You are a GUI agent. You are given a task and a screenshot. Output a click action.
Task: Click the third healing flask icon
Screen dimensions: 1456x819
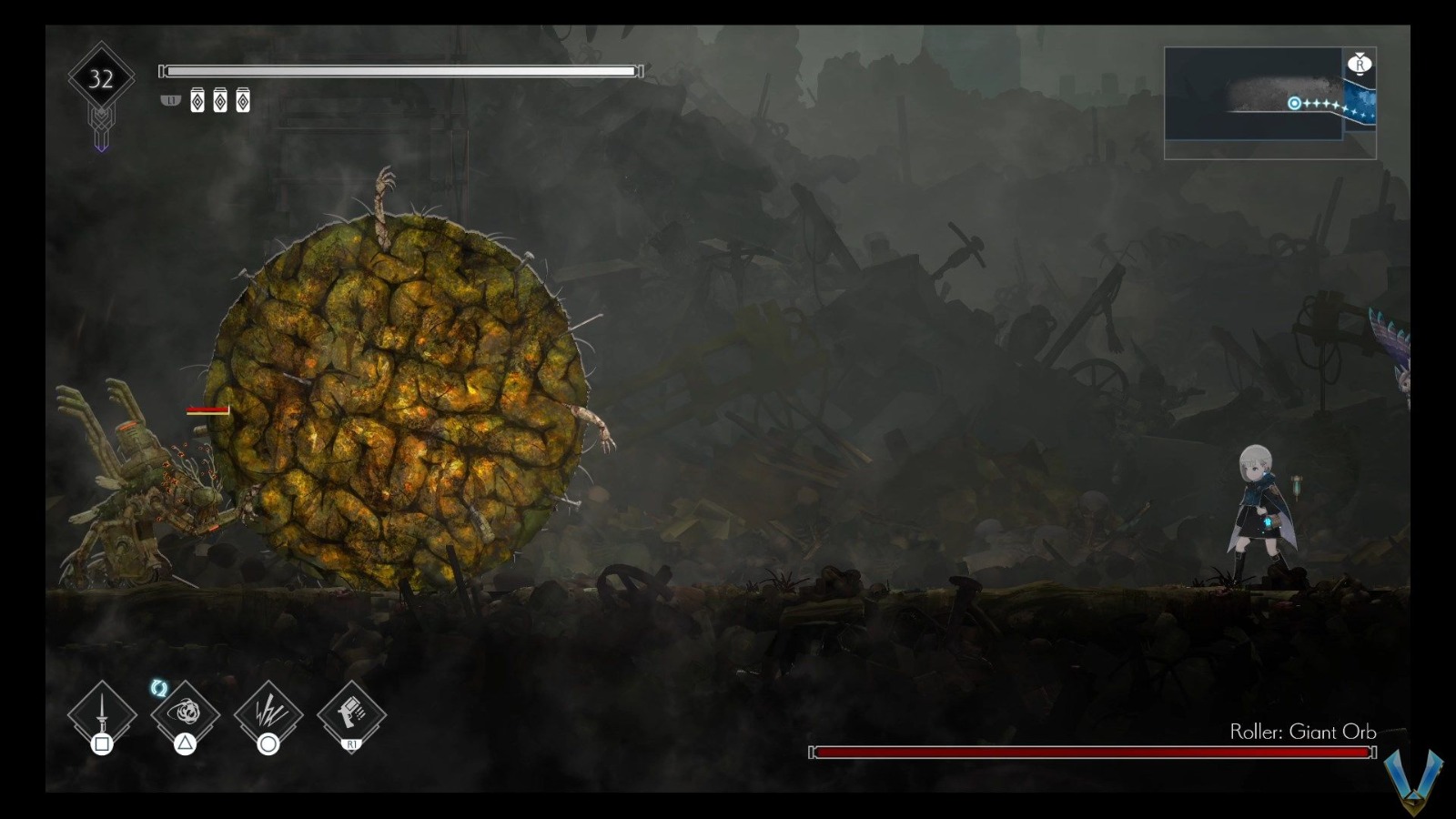(241, 102)
